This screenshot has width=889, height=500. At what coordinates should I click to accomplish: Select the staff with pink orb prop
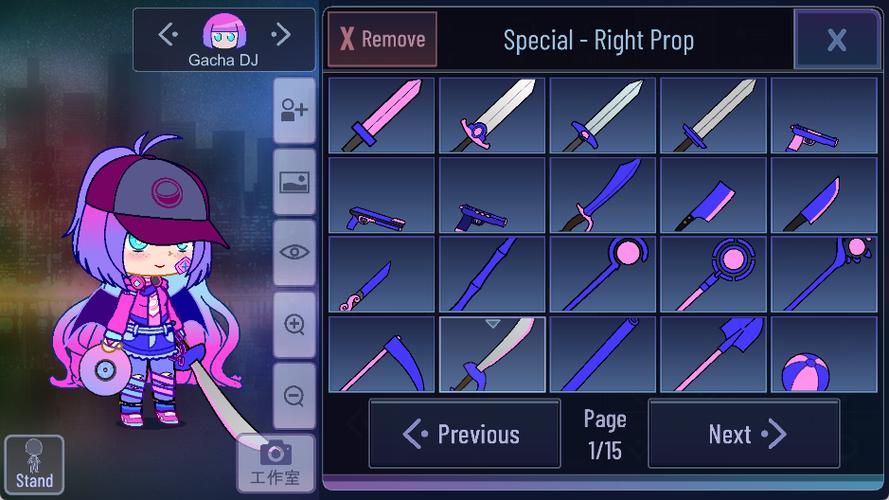[x=602, y=275]
